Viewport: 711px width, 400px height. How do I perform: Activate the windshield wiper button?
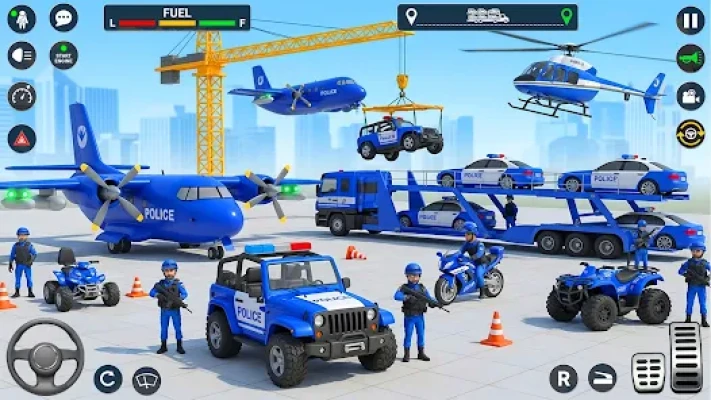pos(147,379)
